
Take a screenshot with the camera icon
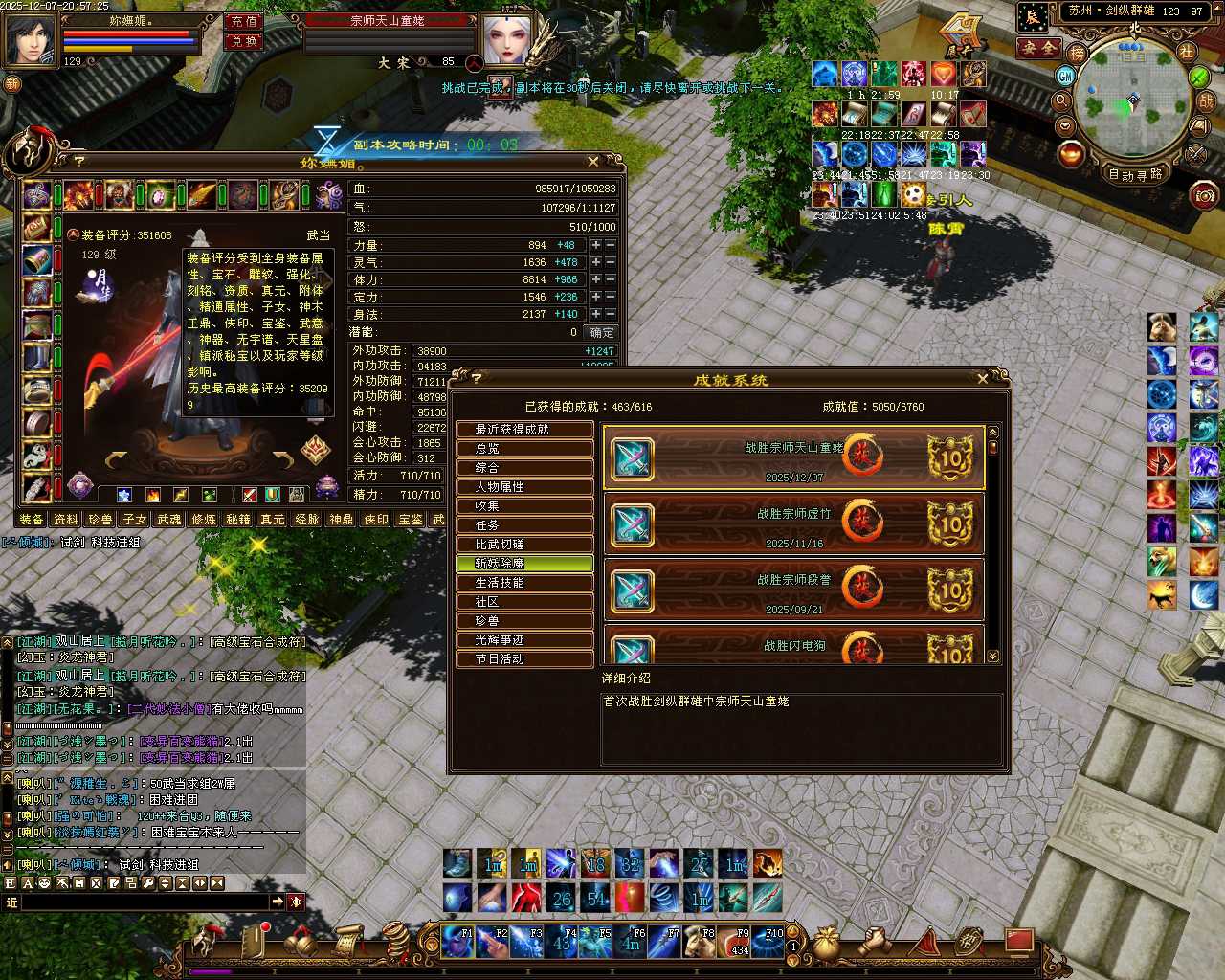[1204, 196]
